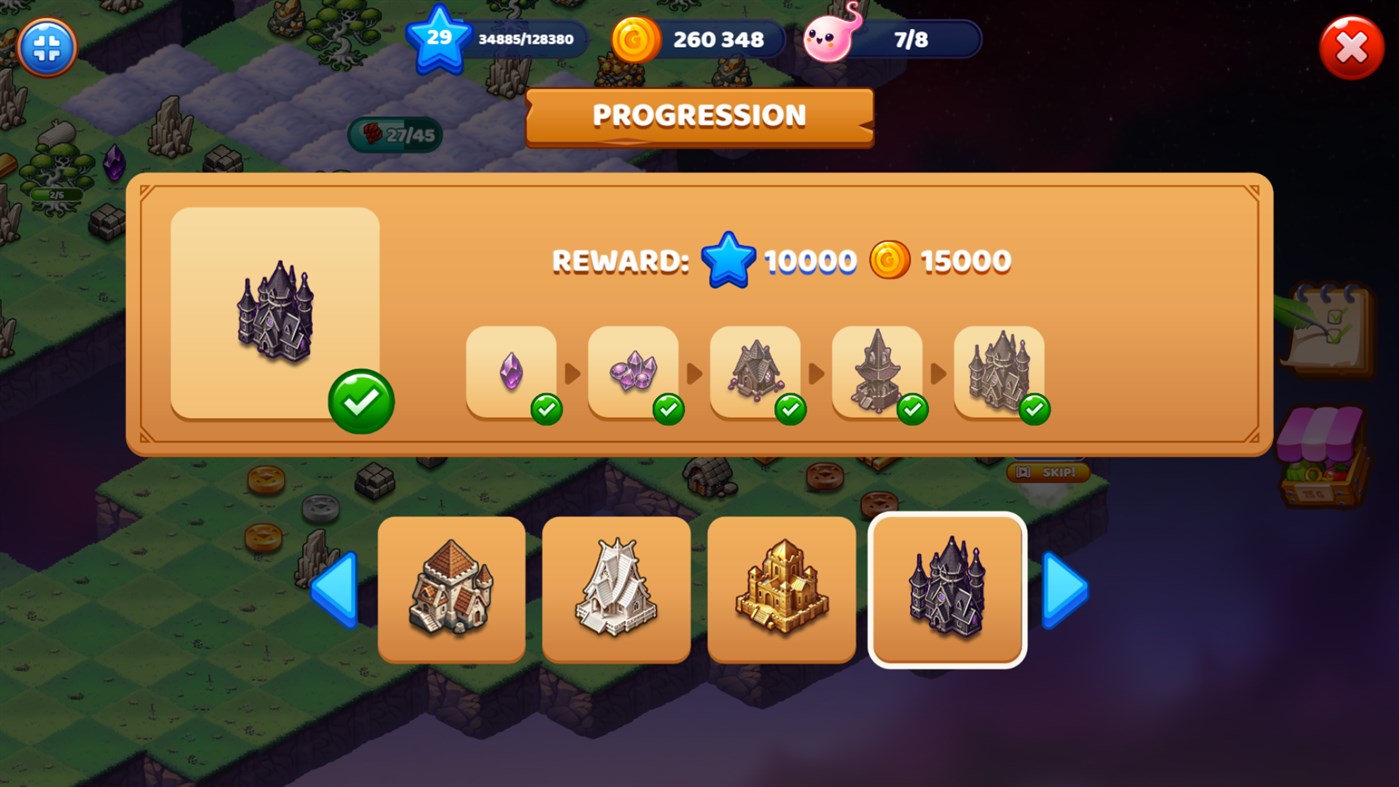The image size is (1399, 787).
Task: Click the 10000 star reward label
Action: [x=810, y=260]
